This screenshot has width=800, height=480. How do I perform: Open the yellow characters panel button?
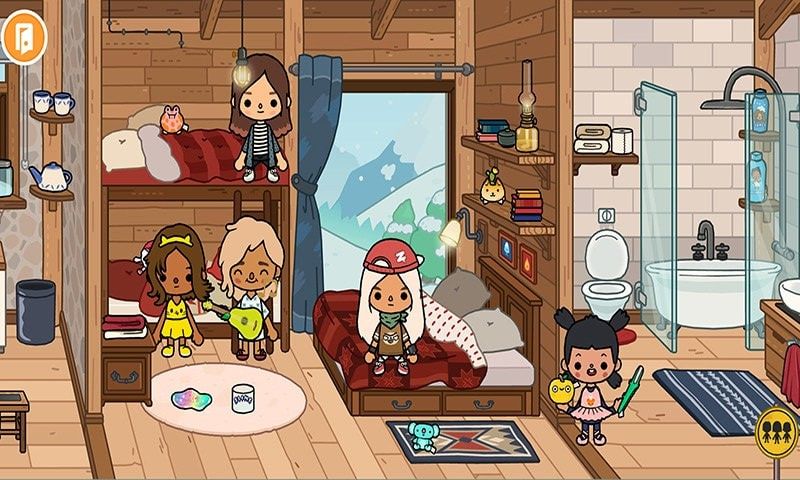pyautogui.click(x=777, y=433)
